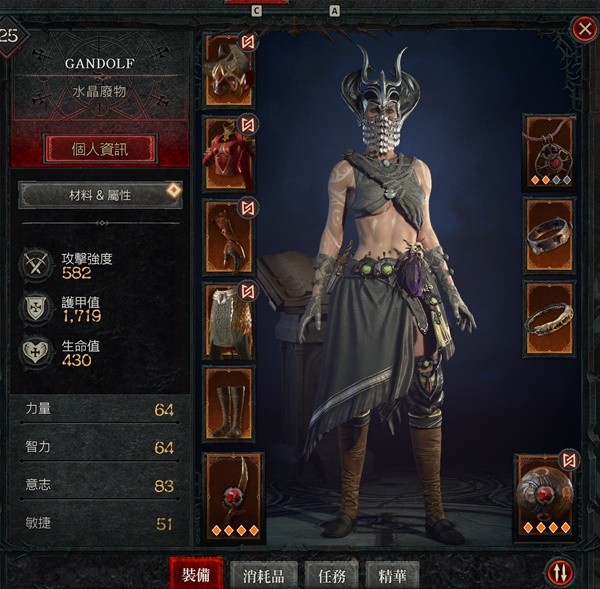Viewport: 600px width, 589px height.
Task: Select the equipped helm slot
Action: click(229, 68)
